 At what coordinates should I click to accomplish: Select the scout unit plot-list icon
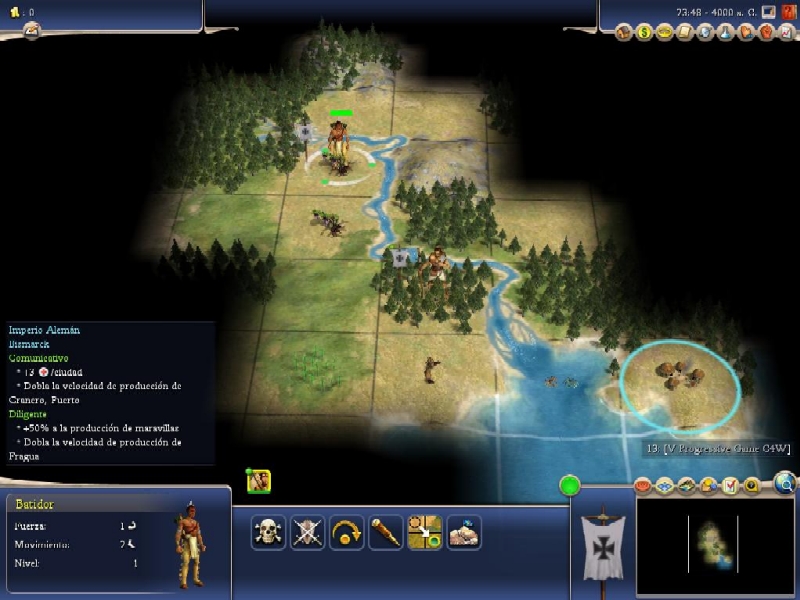coord(259,481)
